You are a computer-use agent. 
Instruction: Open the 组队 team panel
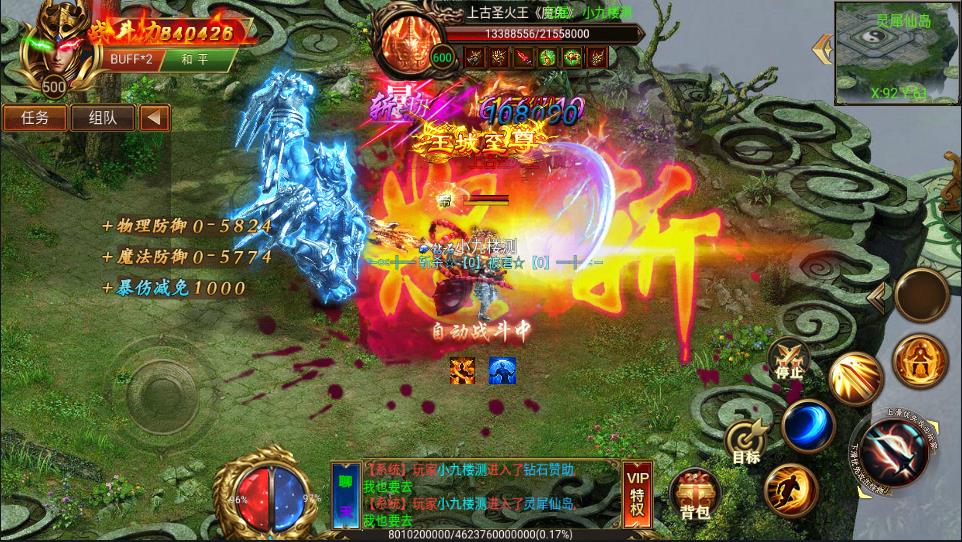coord(102,117)
